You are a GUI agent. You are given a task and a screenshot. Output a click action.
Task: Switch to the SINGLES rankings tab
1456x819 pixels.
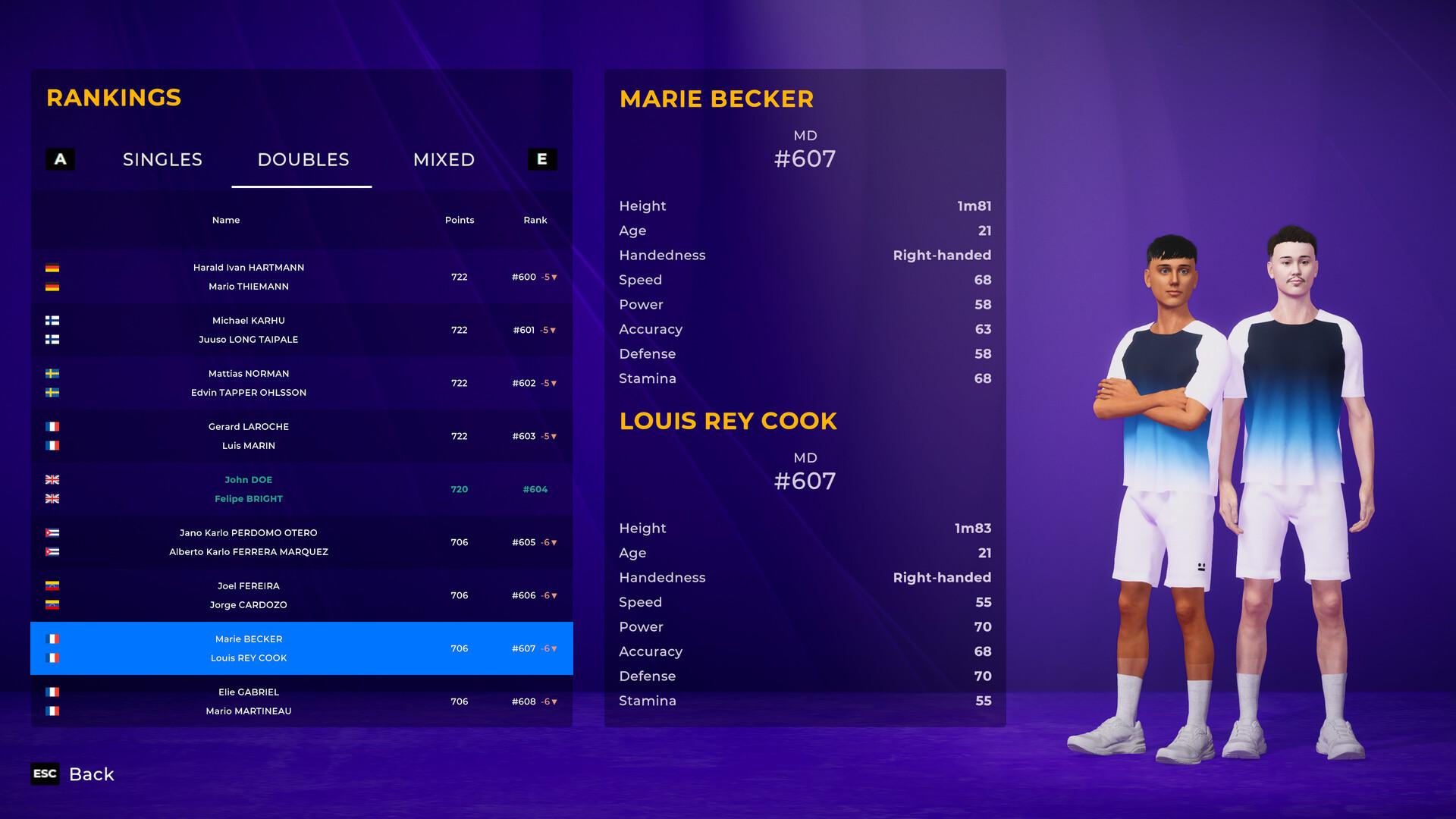[162, 159]
